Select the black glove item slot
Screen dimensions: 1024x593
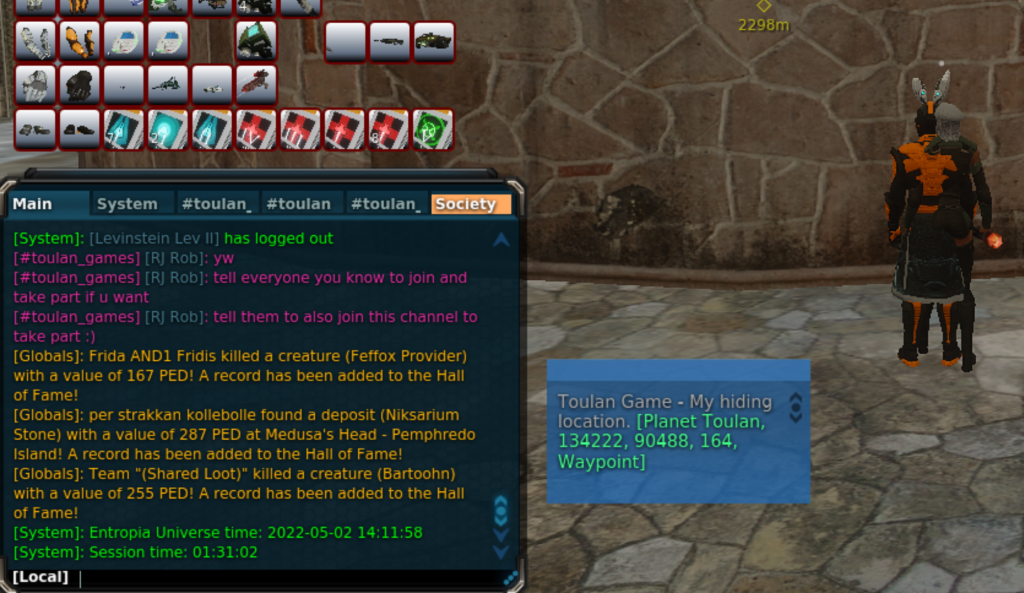click(79, 86)
